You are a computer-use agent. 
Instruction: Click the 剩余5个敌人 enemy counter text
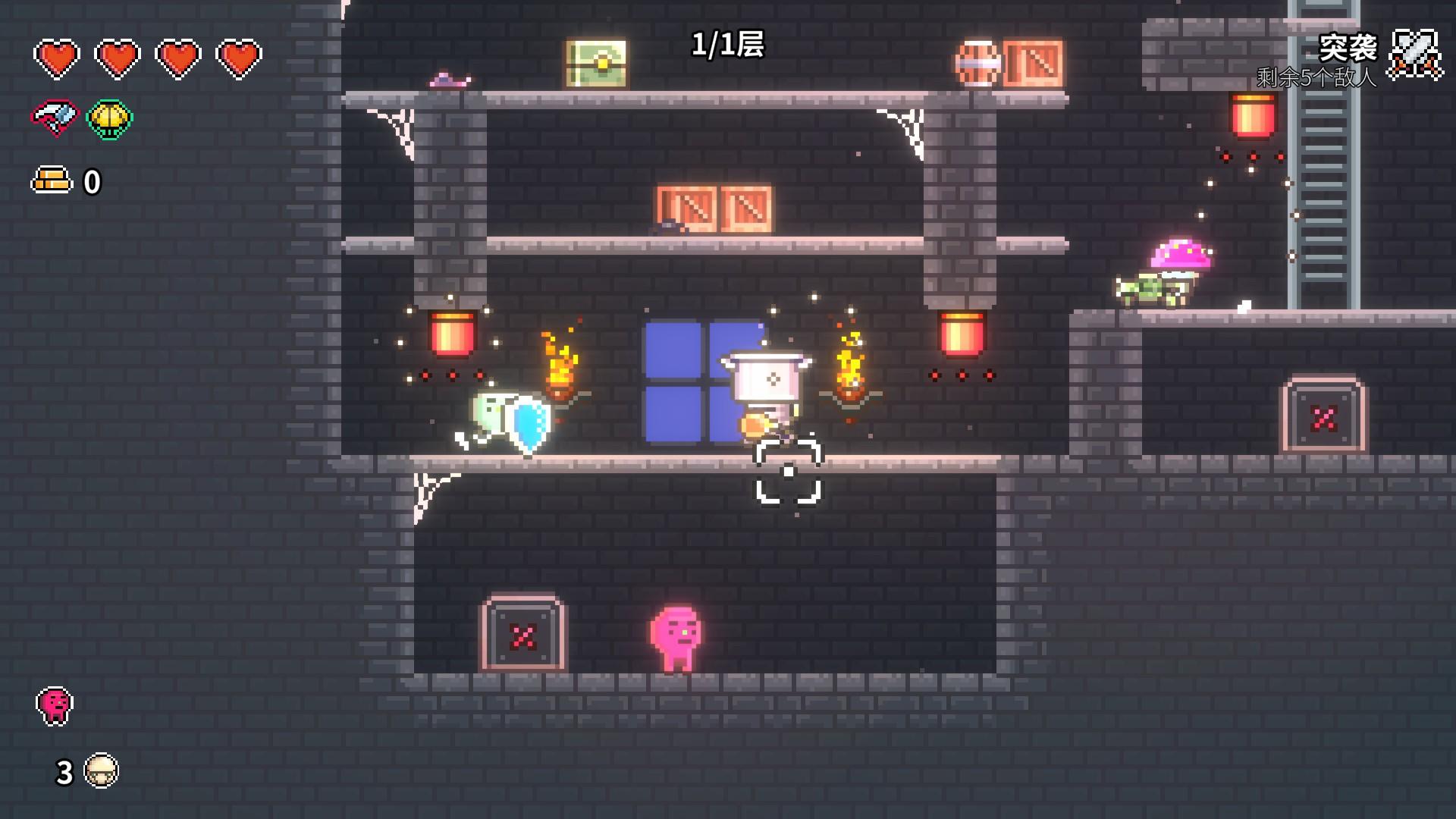point(1316,77)
